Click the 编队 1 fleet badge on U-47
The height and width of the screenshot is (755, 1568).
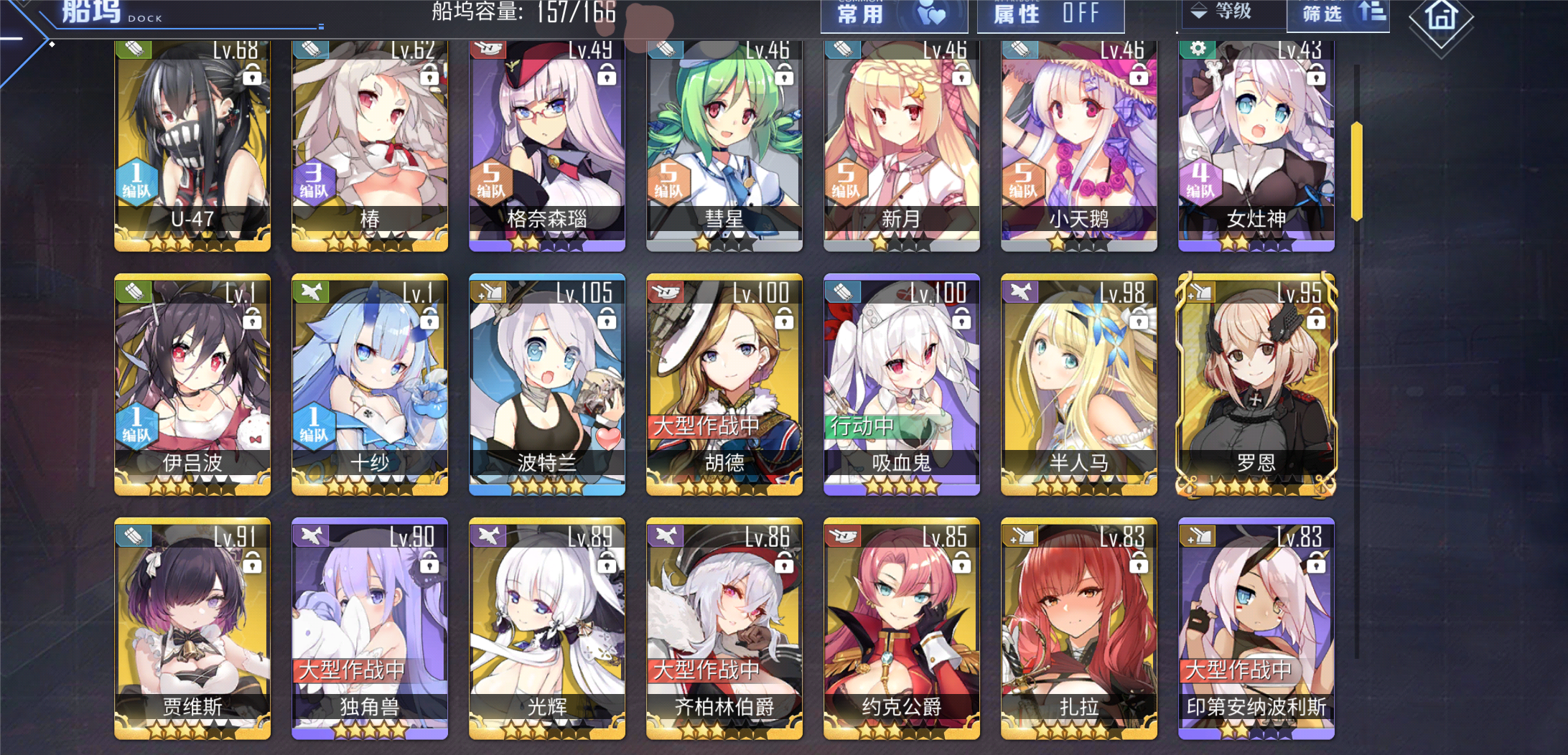[136, 181]
